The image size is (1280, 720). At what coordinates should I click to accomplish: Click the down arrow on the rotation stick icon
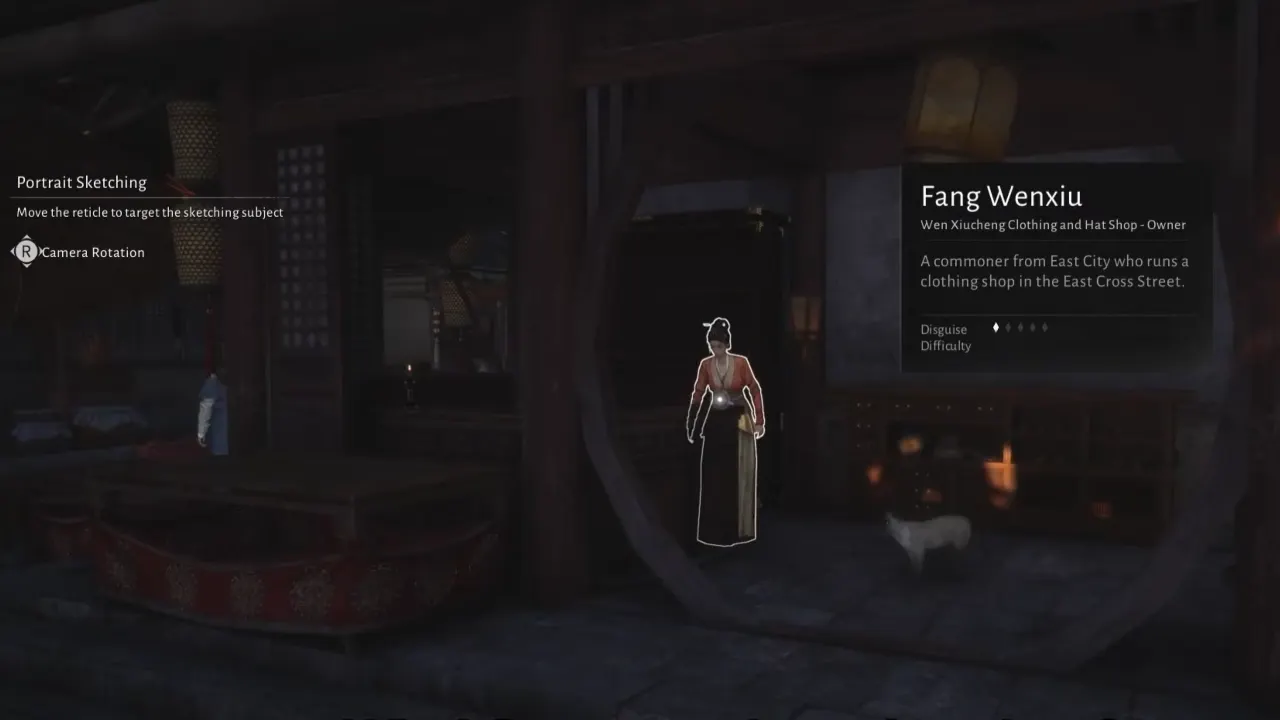click(26, 265)
